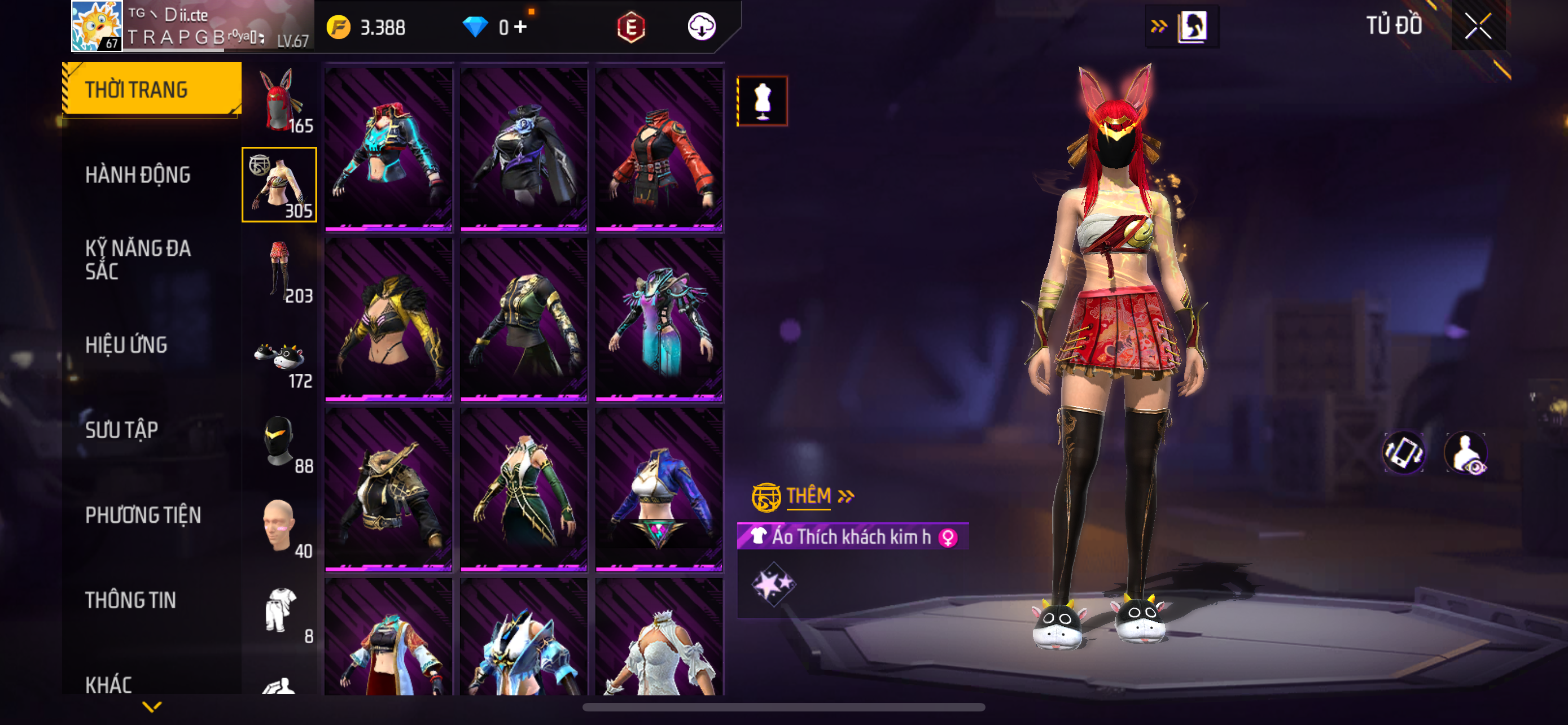The image size is (1568, 725).
Task: Click the Thêm link
Action: (x=808, y=496)
